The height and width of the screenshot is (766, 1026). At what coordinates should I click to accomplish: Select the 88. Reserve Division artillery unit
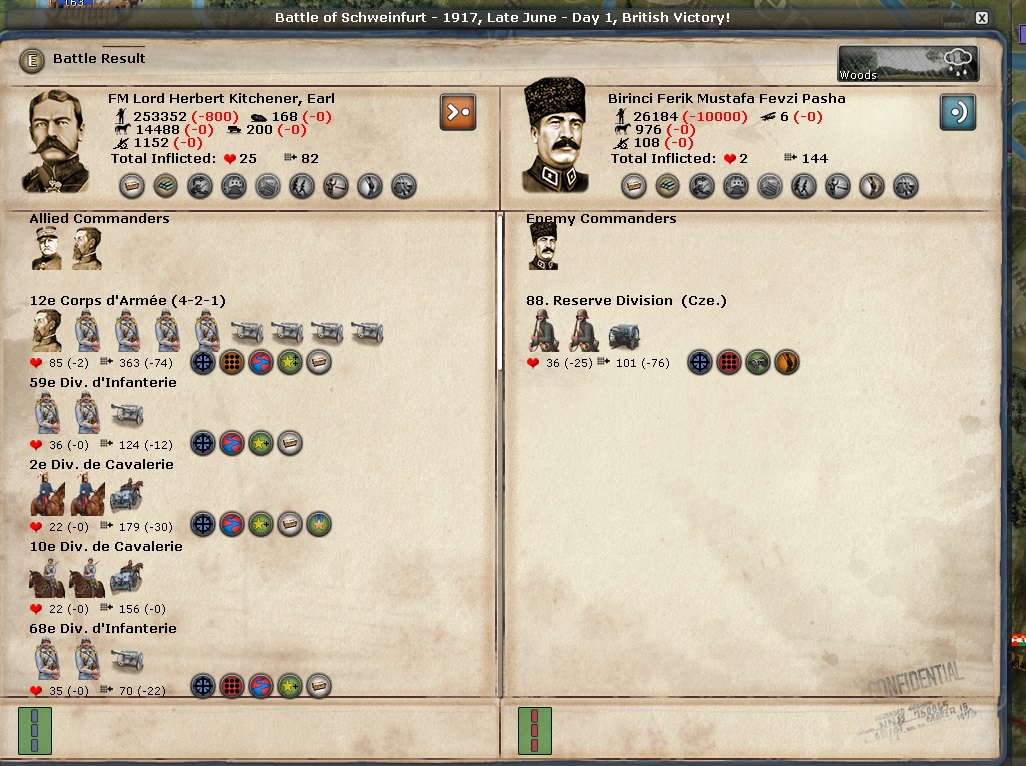coord(624,335)
